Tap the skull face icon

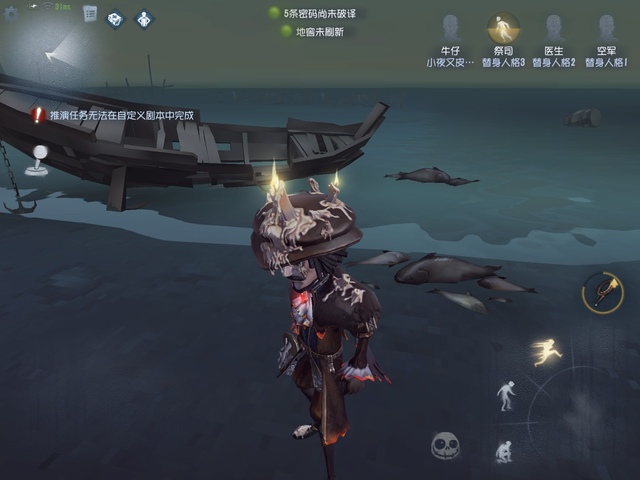[x=445, y=445]
